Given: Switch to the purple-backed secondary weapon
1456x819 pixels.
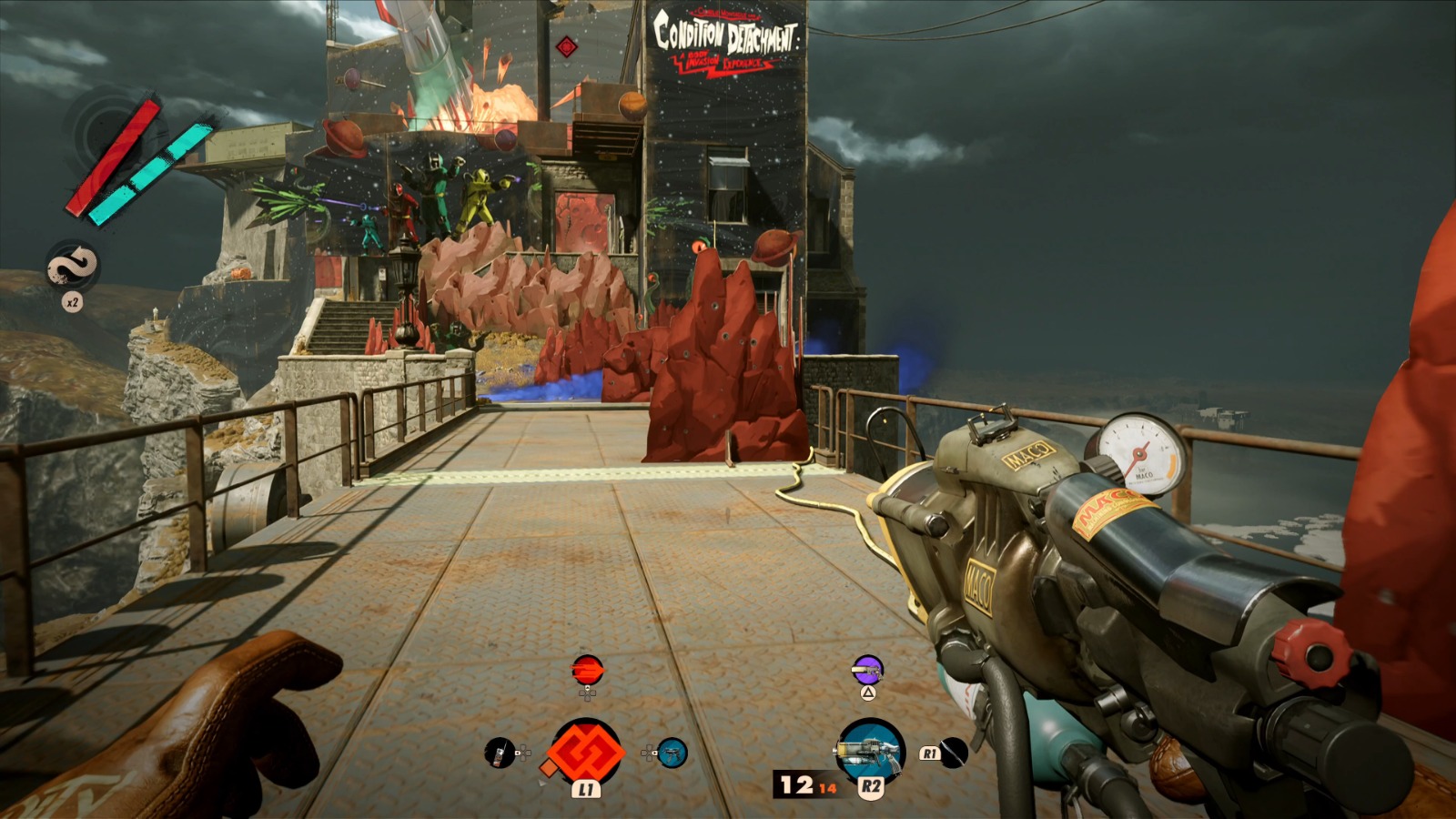Looking at the screenshot, I should coord(867,670).
